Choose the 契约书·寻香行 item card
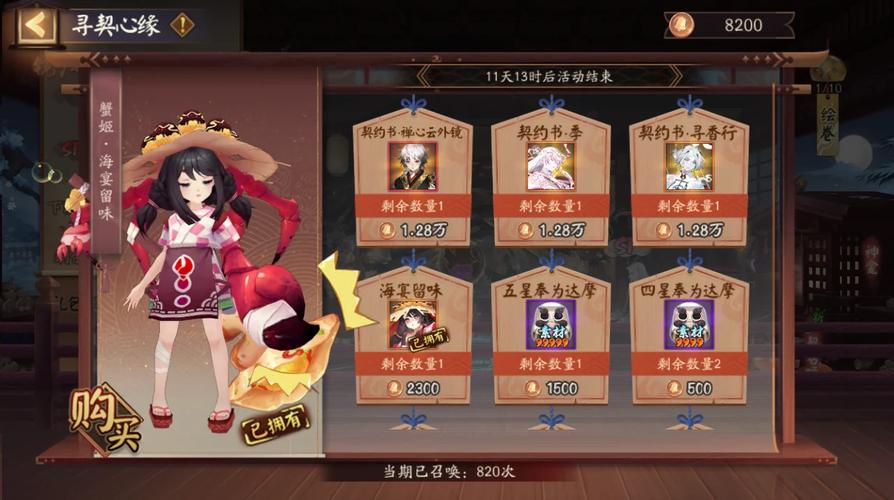This screenshot has width=894, height=500. tap(688, 181)
